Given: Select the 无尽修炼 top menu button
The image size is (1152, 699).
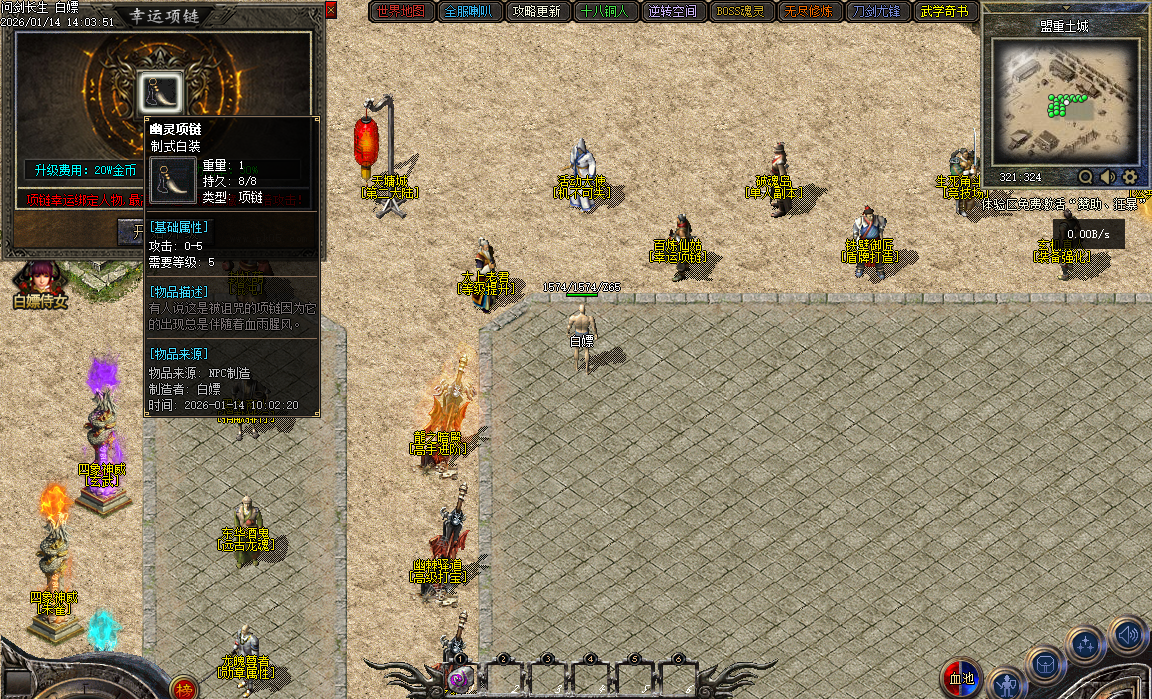Looking at the screenshot, I should point(808,12).
